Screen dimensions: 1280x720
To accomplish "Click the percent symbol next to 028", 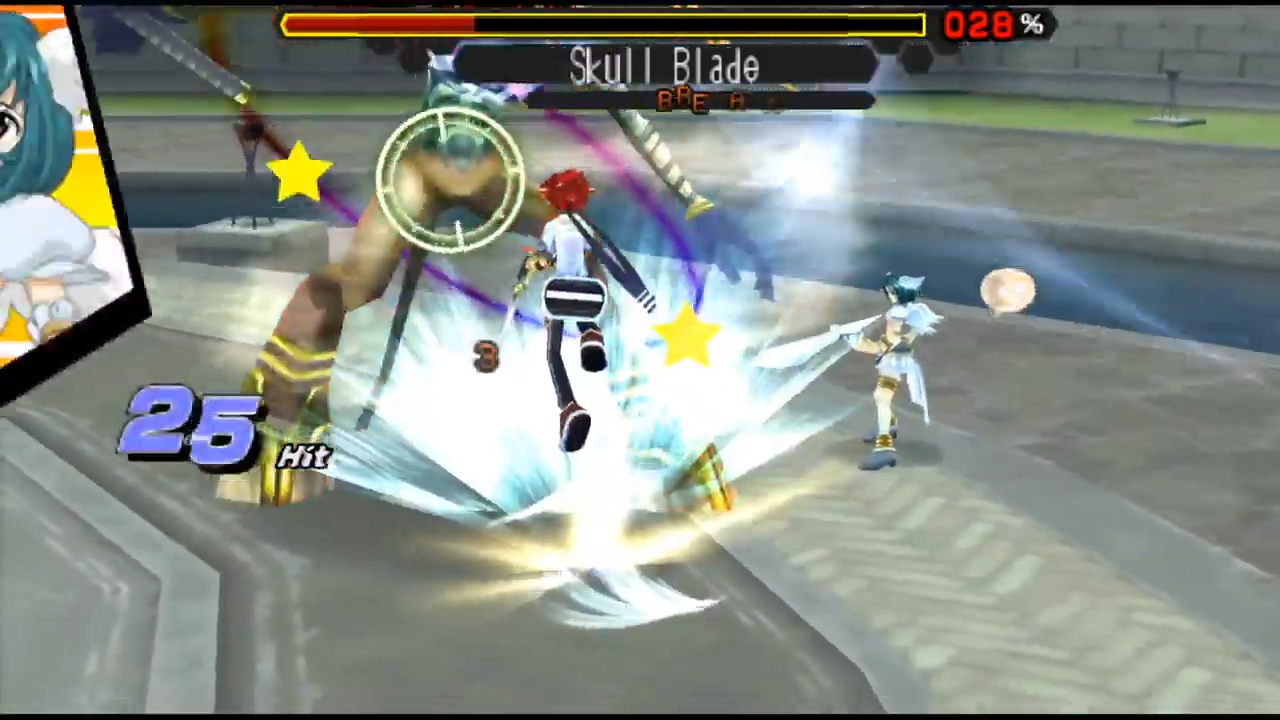I will [1032, 25].
